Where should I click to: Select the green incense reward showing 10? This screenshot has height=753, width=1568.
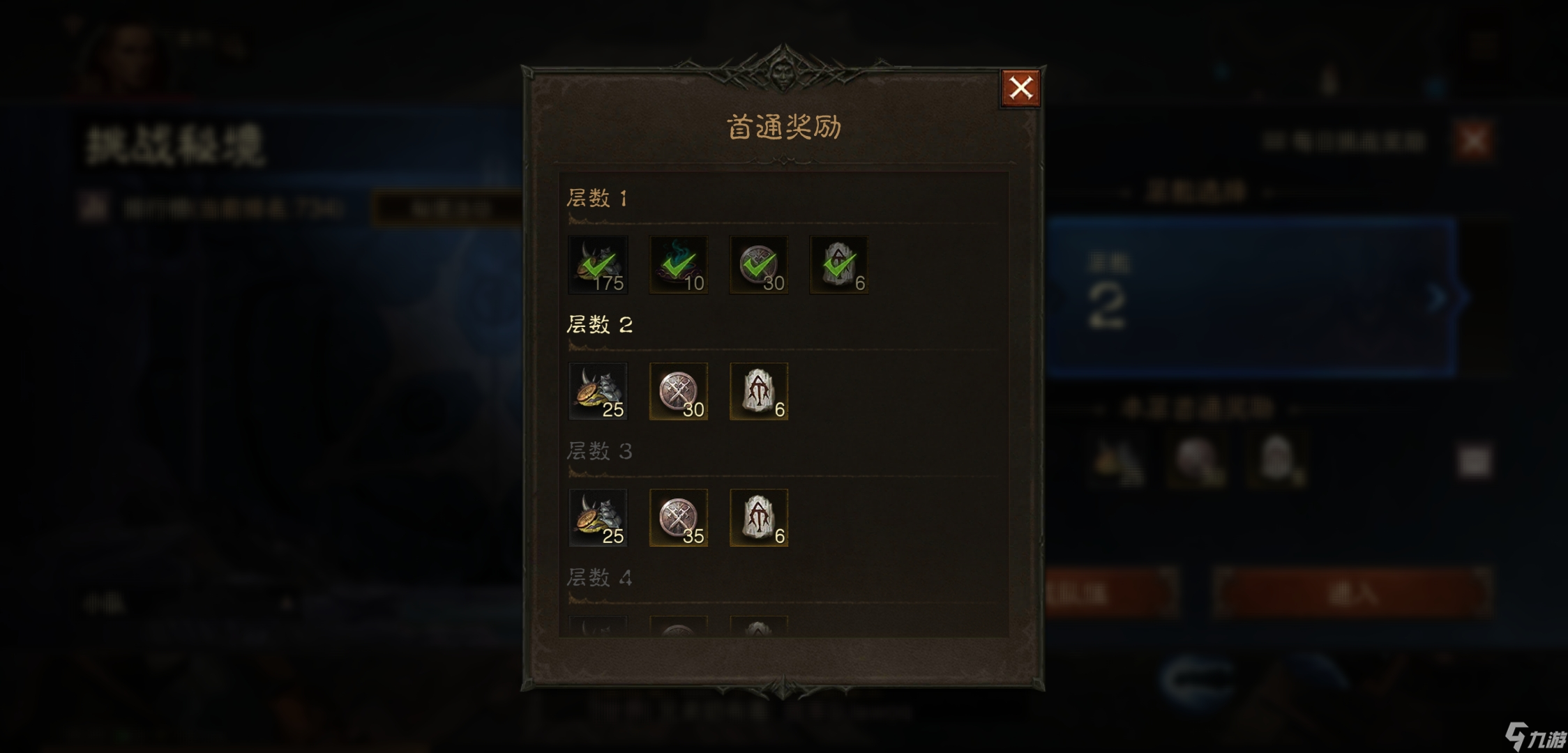(678, 265)
